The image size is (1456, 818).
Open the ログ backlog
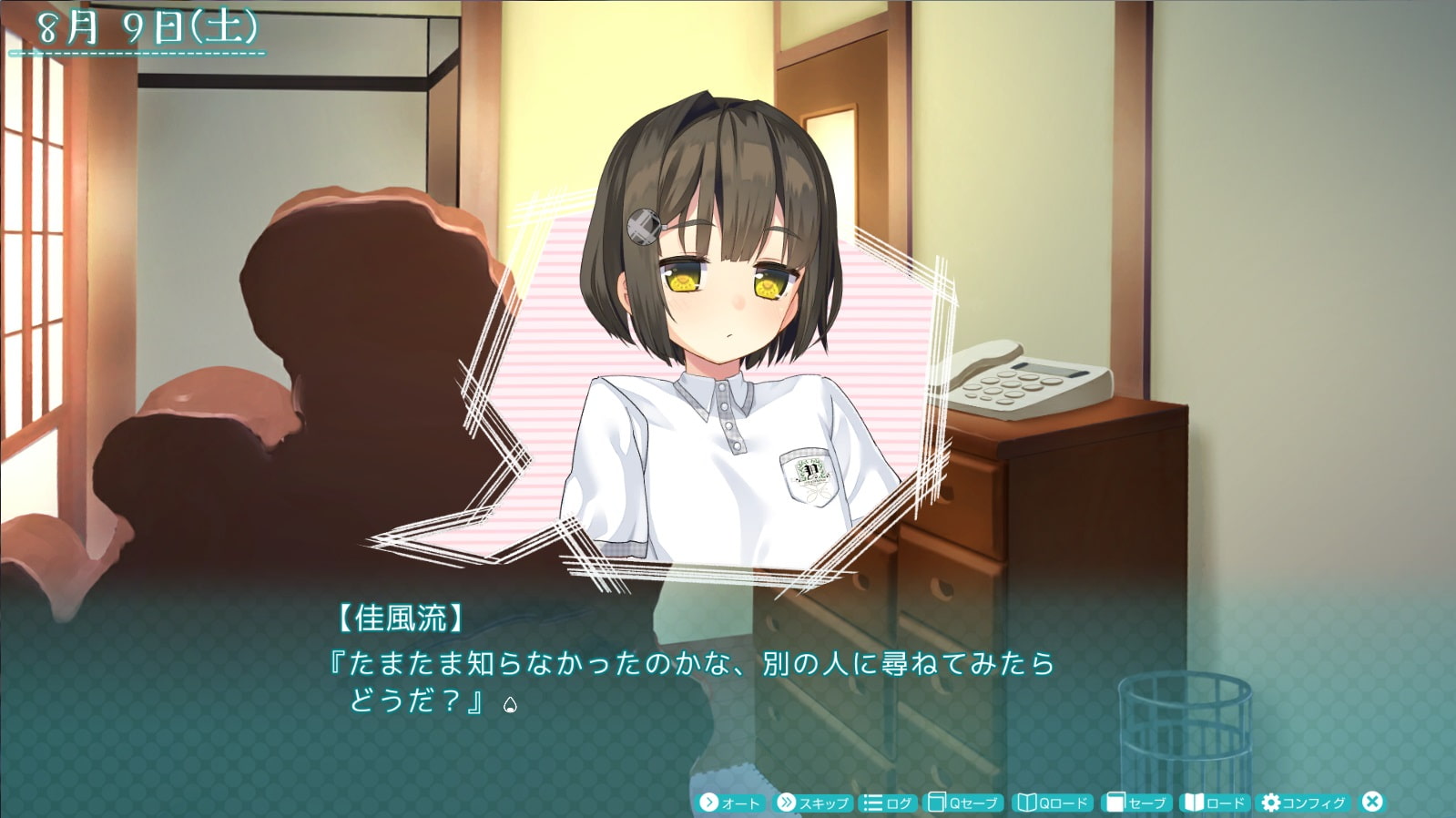888,803
